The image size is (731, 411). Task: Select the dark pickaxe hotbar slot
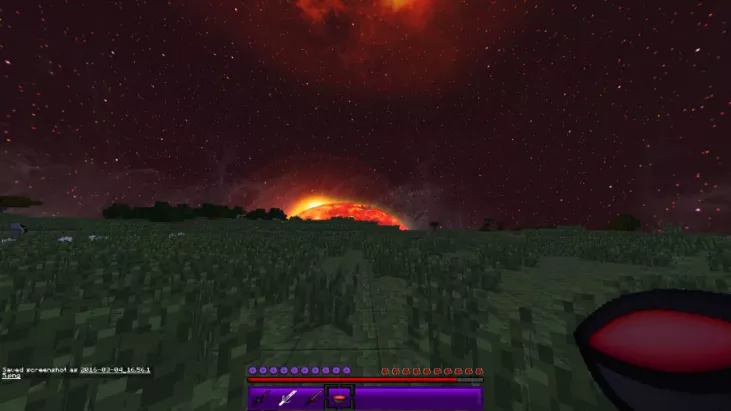261,398
